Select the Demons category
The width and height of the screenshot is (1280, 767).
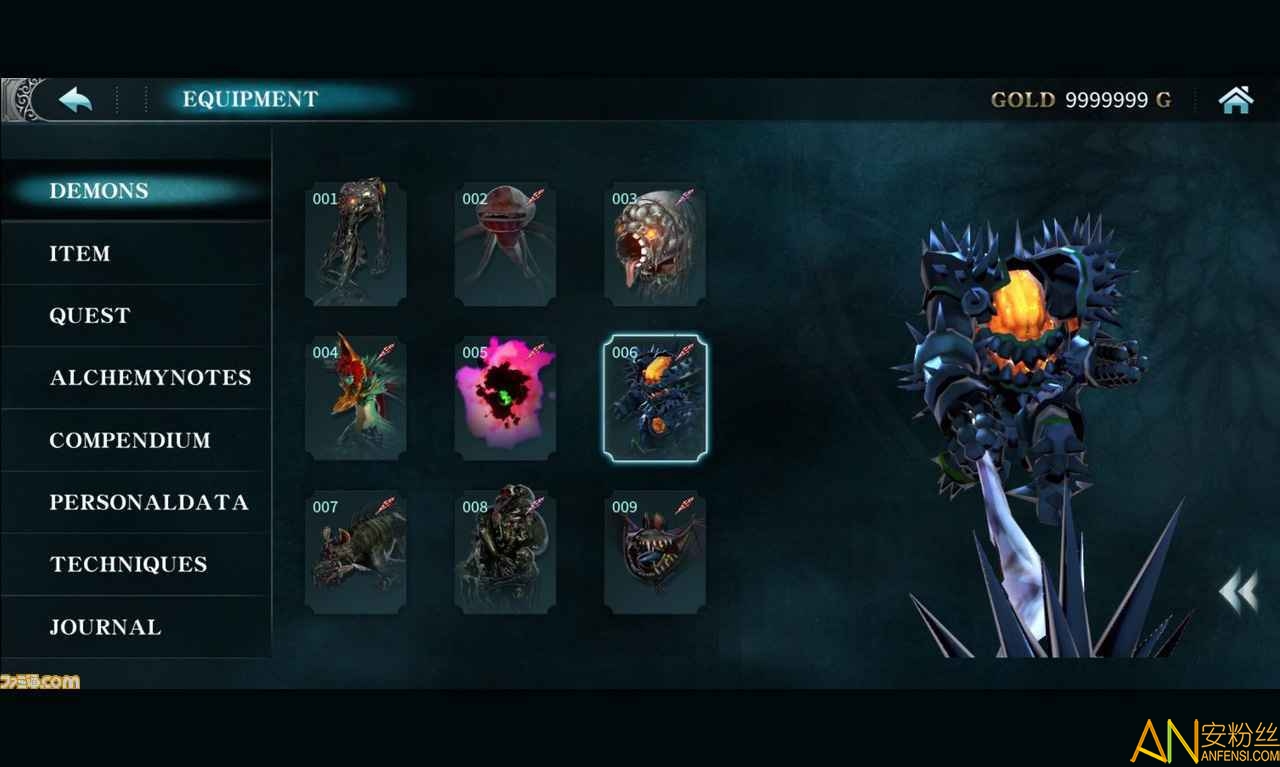tap(99, 191)
